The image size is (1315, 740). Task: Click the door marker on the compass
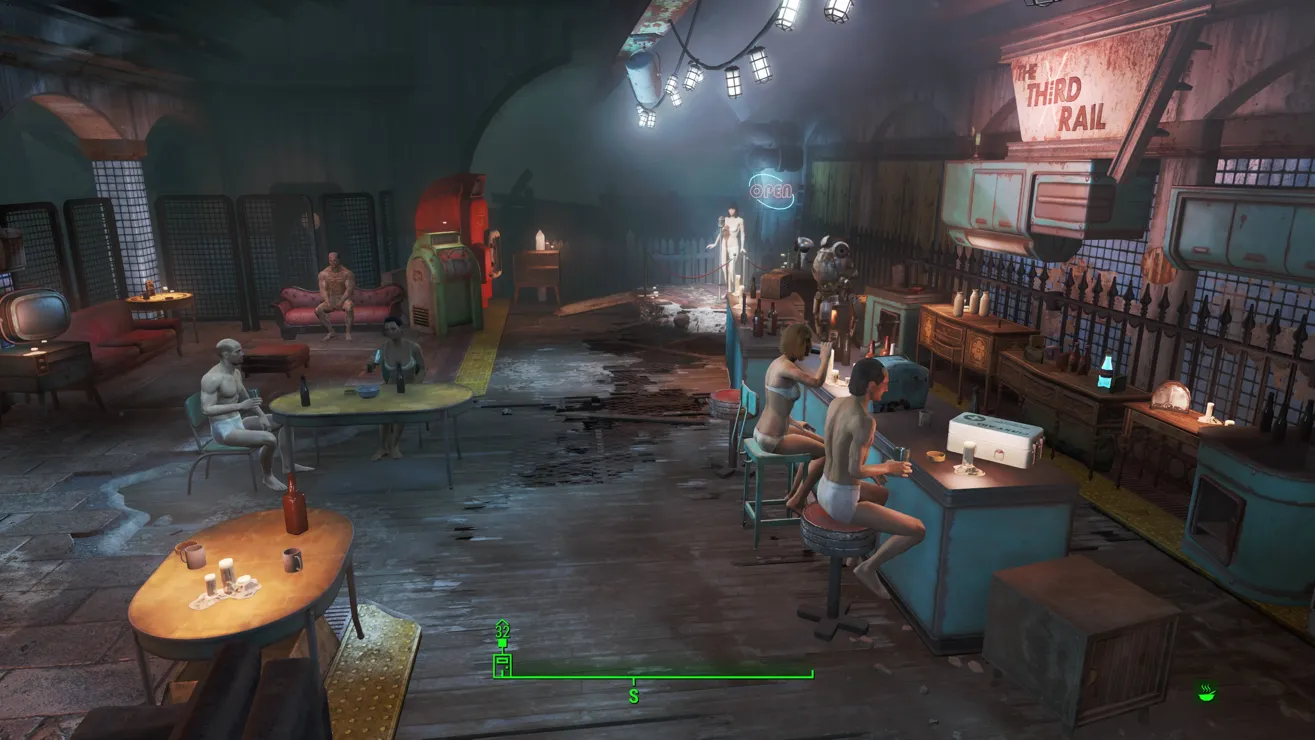(502, 665)
